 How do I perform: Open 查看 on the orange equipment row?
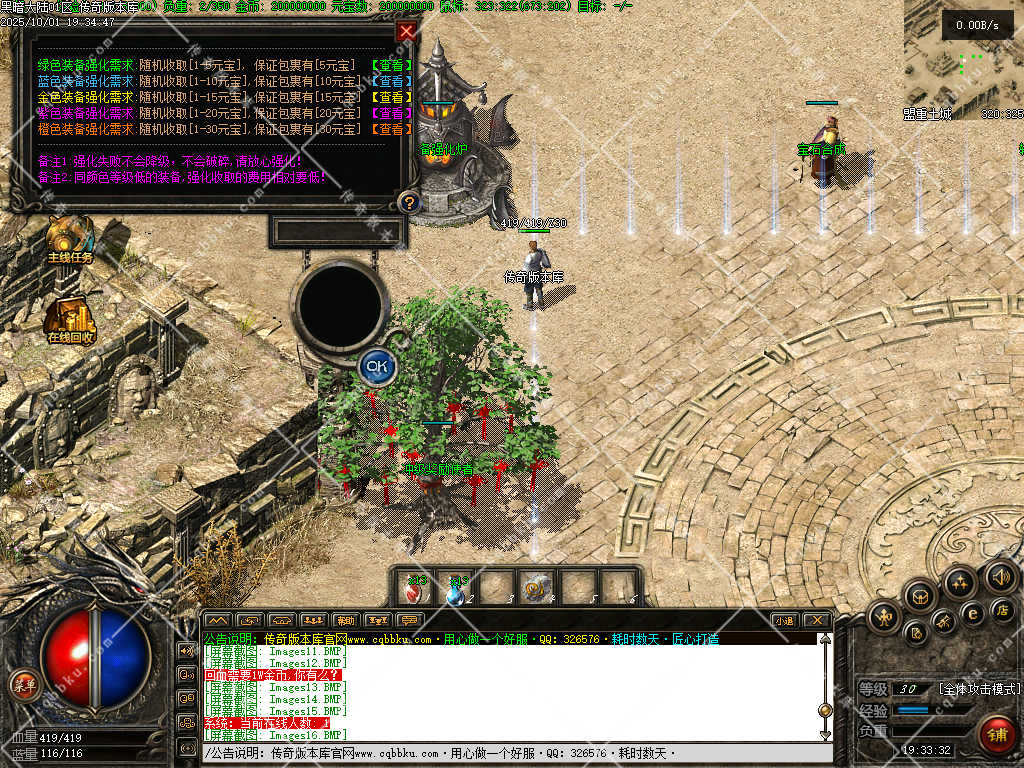[391, 129]
